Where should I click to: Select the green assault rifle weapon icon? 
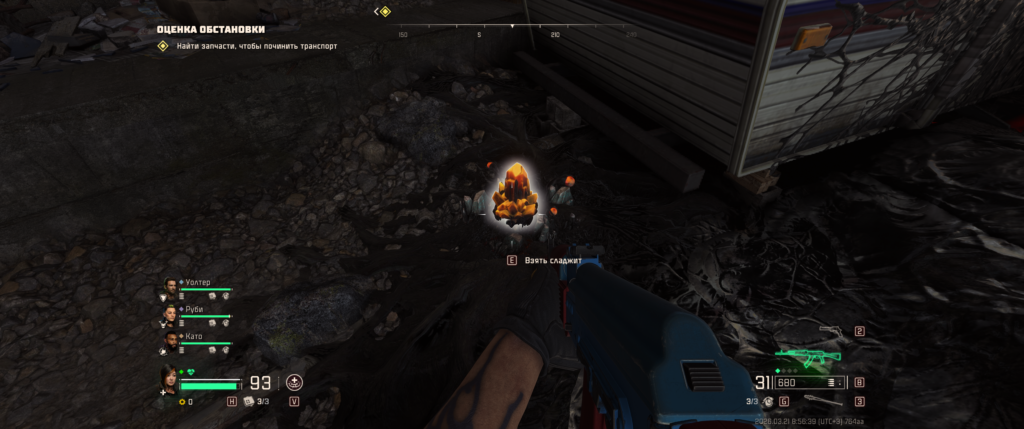(807, 358)
